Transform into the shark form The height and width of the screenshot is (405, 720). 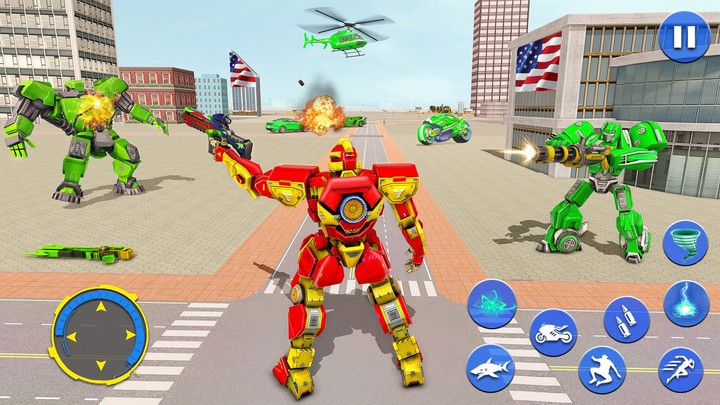[490, 368]
